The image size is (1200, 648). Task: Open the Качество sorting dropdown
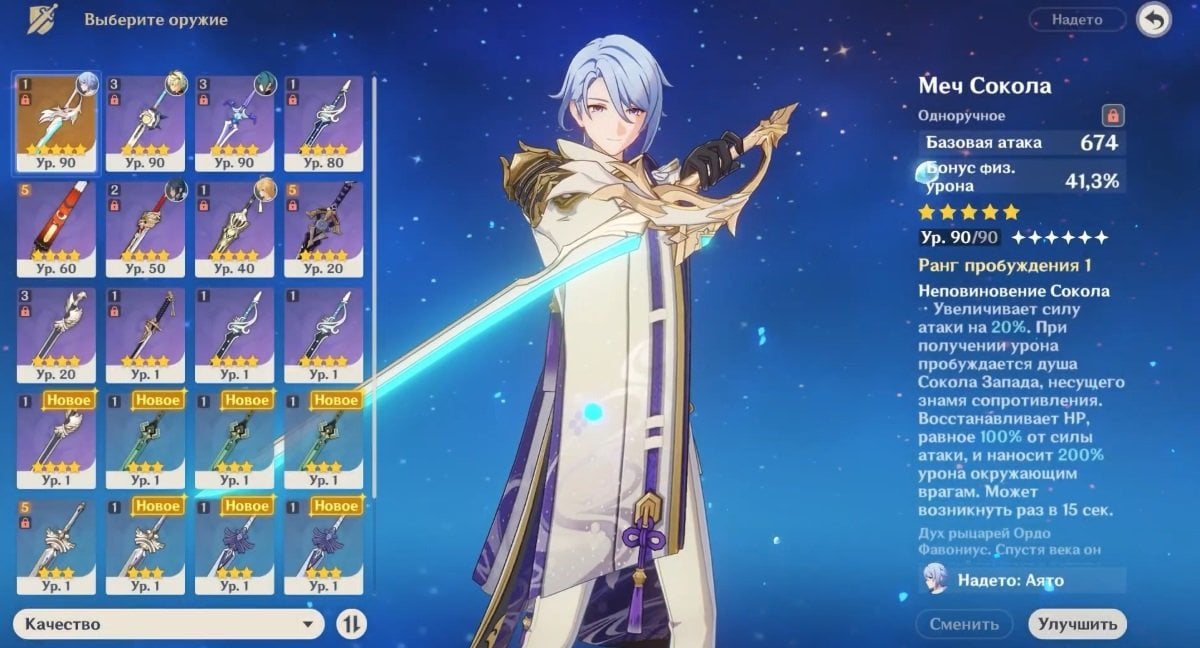(170, 625)
